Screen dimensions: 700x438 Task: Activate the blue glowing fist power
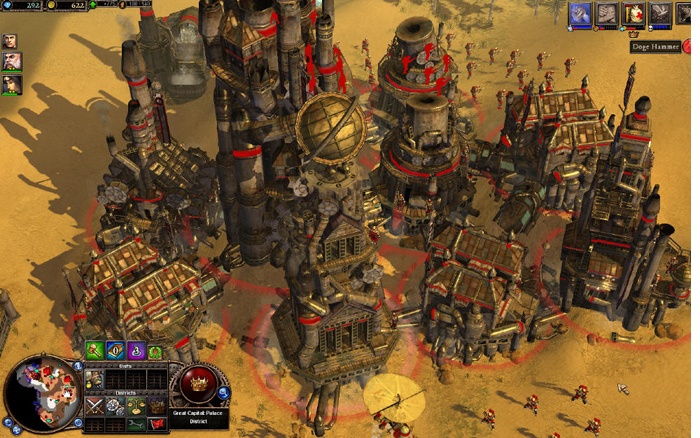tap(580, 13)
